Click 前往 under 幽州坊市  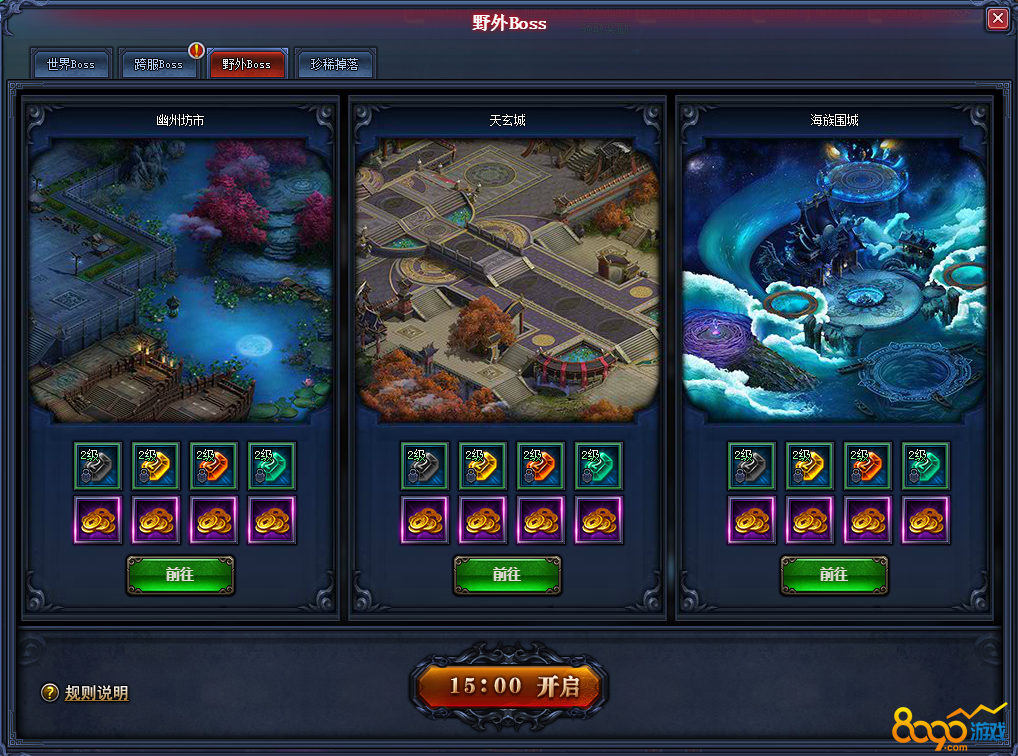coord(180,575)
